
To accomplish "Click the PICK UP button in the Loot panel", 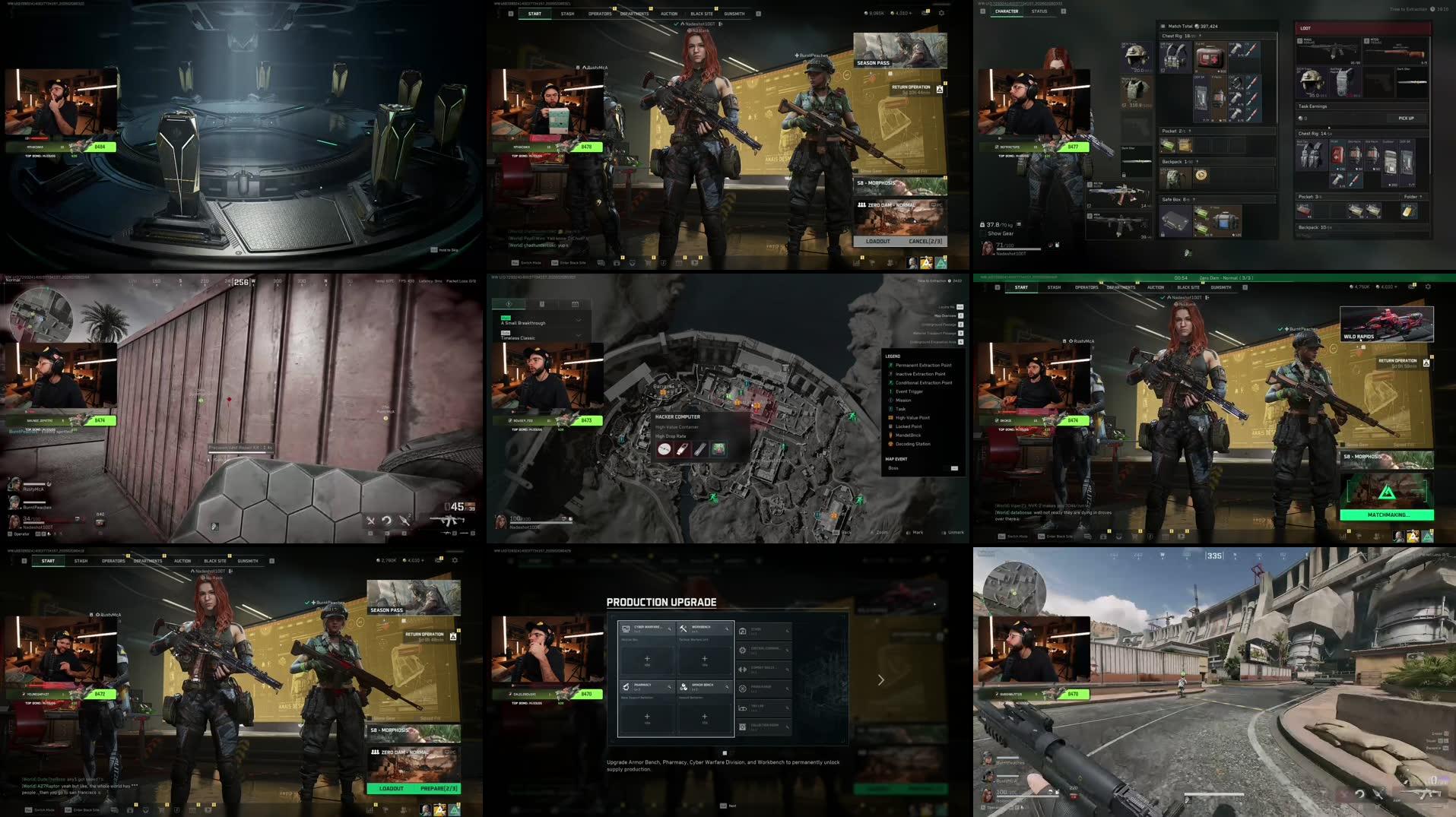I will [x=1405, y=119].
